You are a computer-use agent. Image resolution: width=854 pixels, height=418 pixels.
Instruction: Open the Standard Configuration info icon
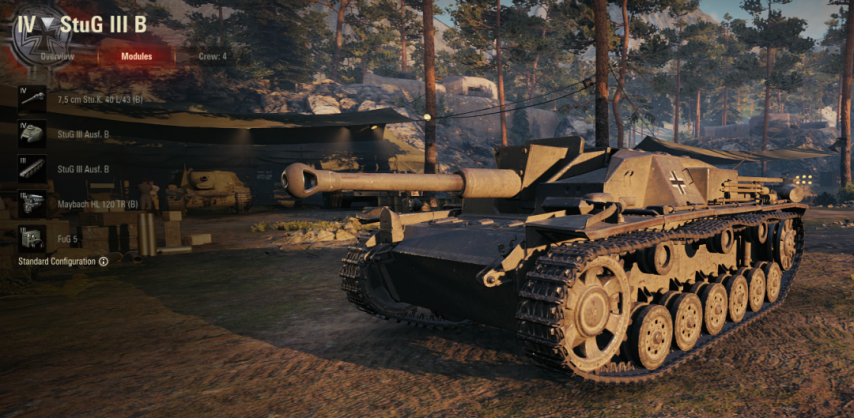coord(103,262)
